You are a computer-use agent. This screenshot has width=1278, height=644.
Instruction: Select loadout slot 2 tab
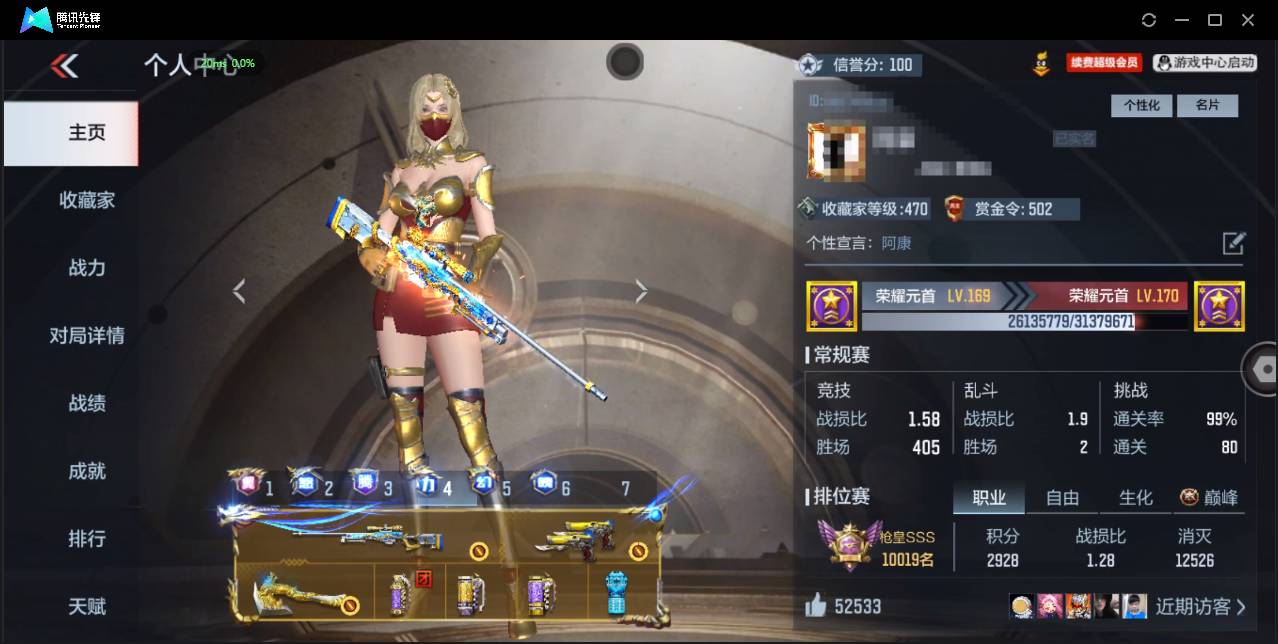(315, 487)
